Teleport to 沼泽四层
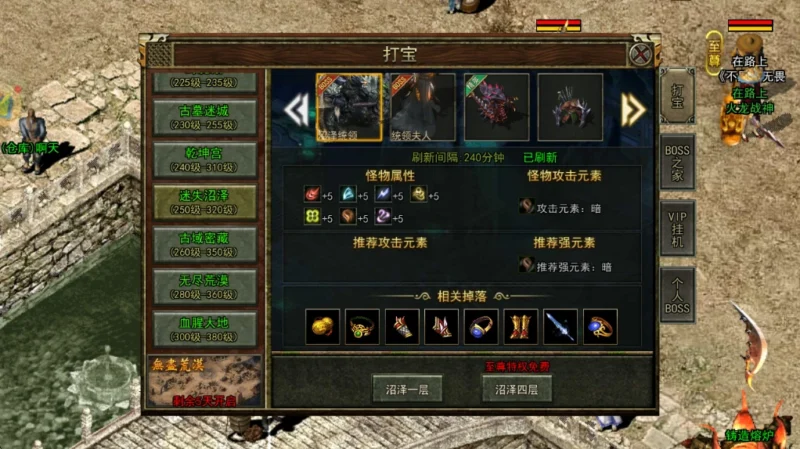Viewport: 800px width, 449px height. coord(517,389)
